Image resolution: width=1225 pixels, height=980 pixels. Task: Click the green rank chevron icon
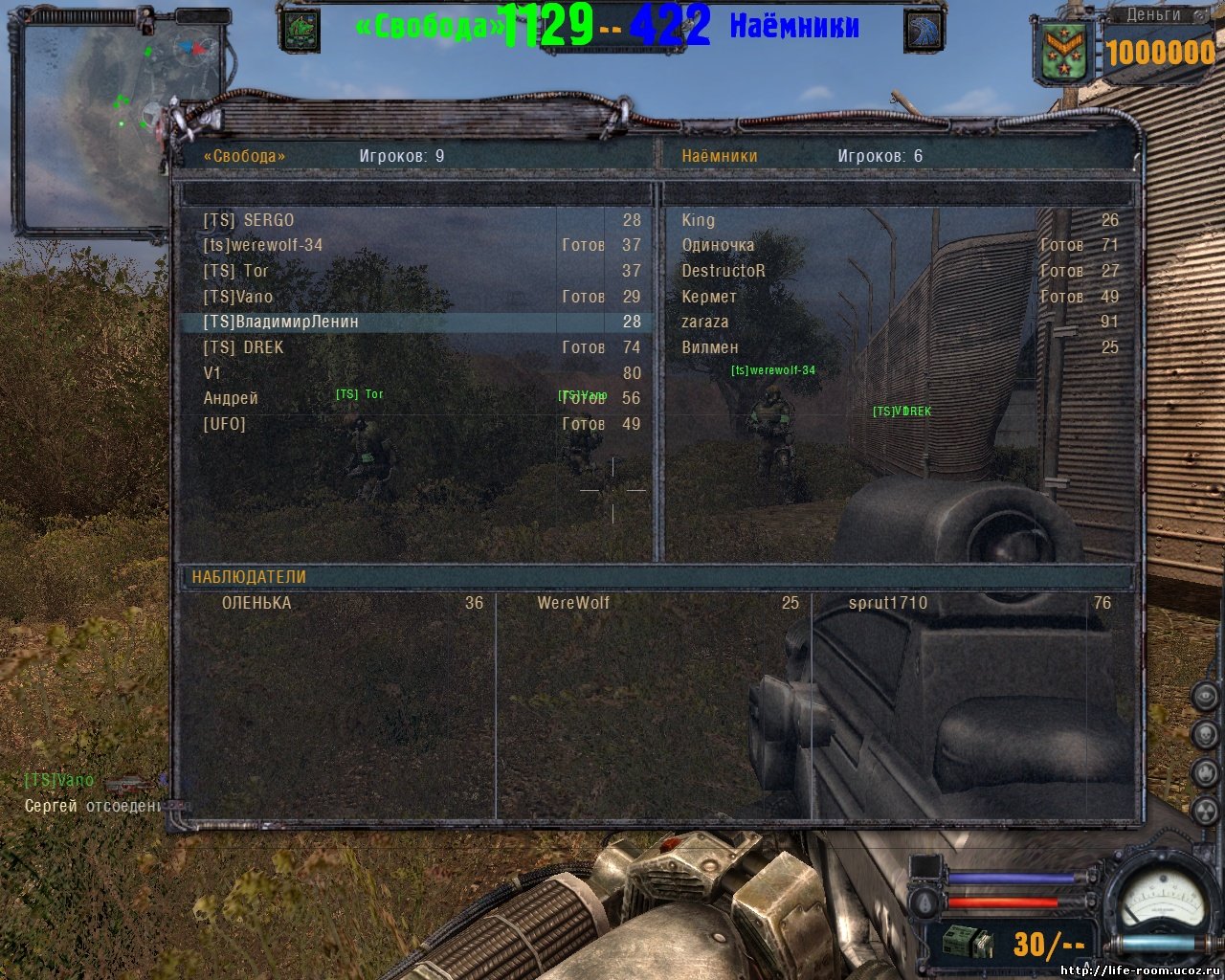[x=1064, y=51]
